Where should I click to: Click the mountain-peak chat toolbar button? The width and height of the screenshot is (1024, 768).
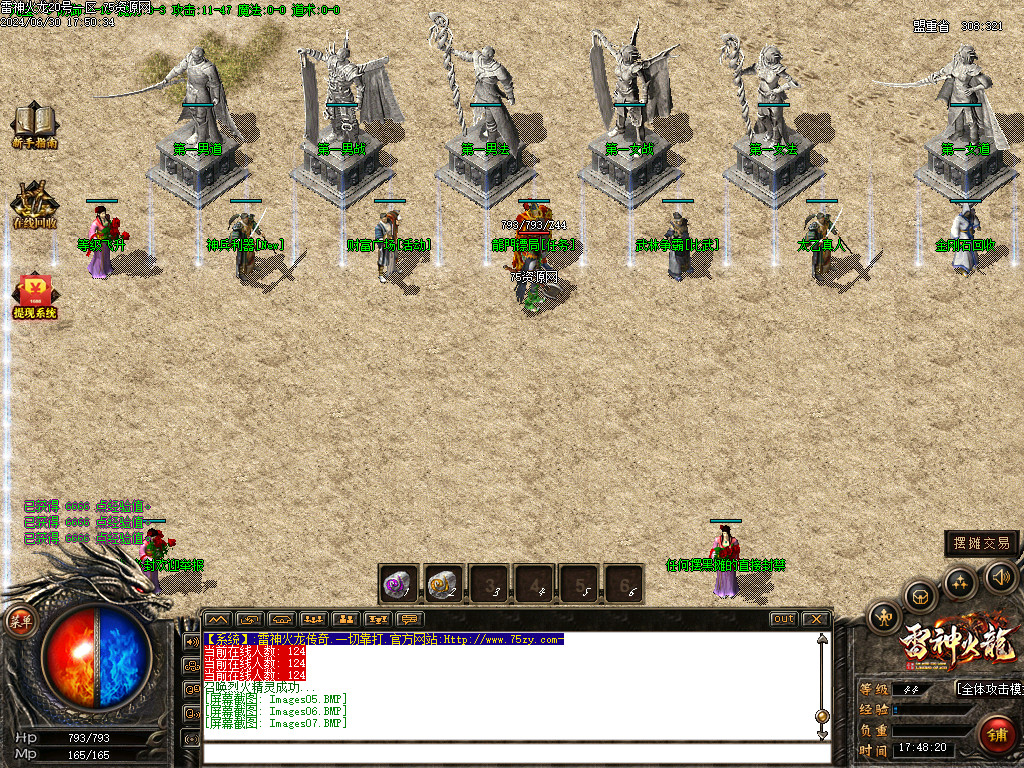pyautogui.click(x=218, y=619)
